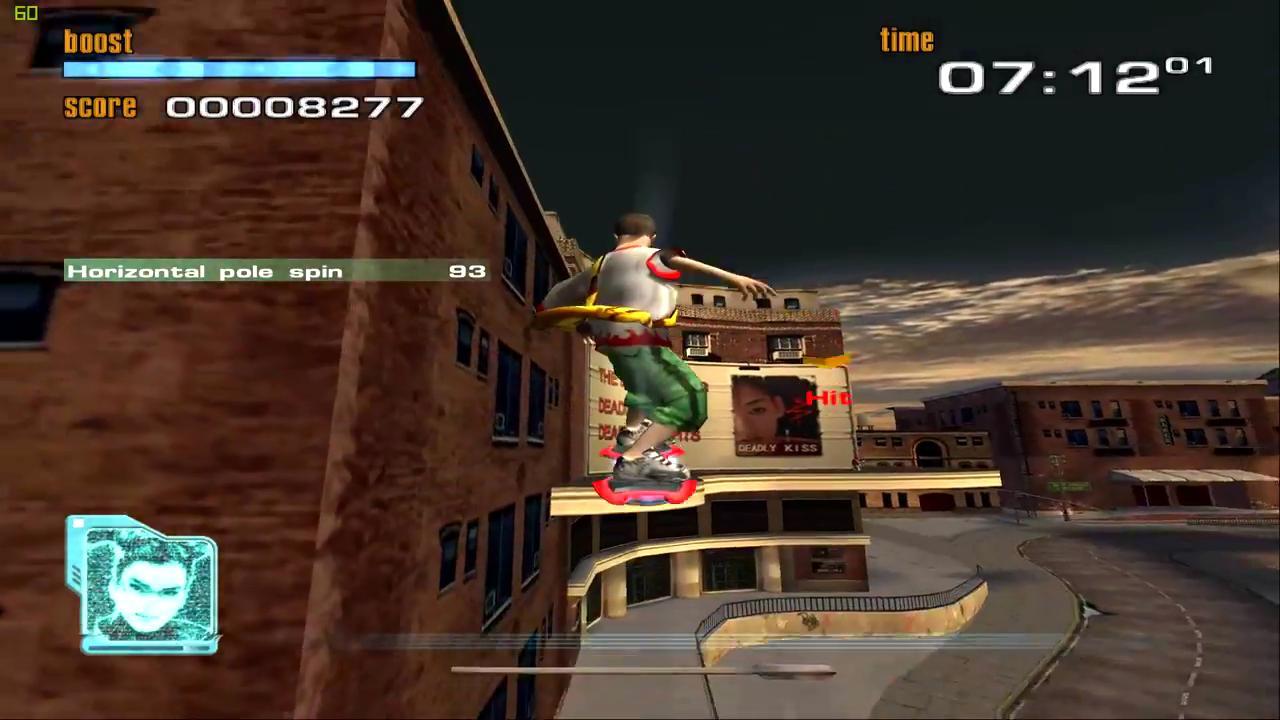Select the Deadly Kiss billboard title
The image size is (1280, 720).
(778, 448)
